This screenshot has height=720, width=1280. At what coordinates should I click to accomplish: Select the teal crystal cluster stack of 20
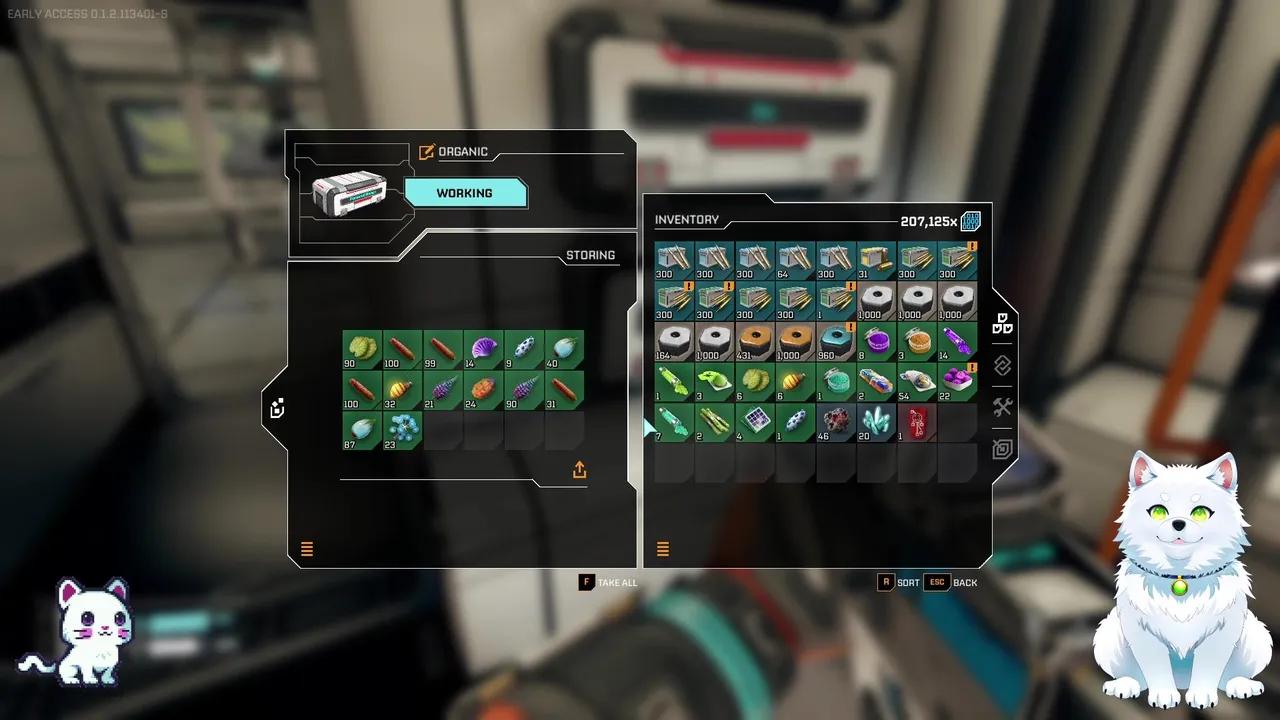pyautogui.click(x=877, y=422)
